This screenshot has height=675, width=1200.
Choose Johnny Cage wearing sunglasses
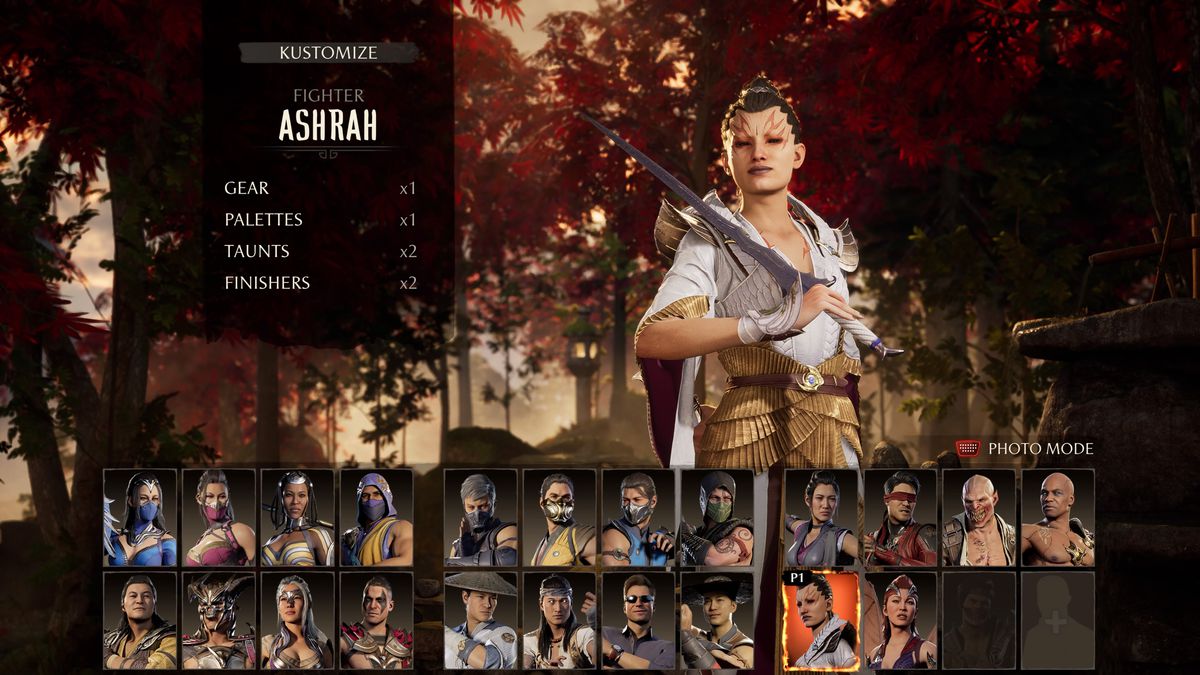(638, 620)
